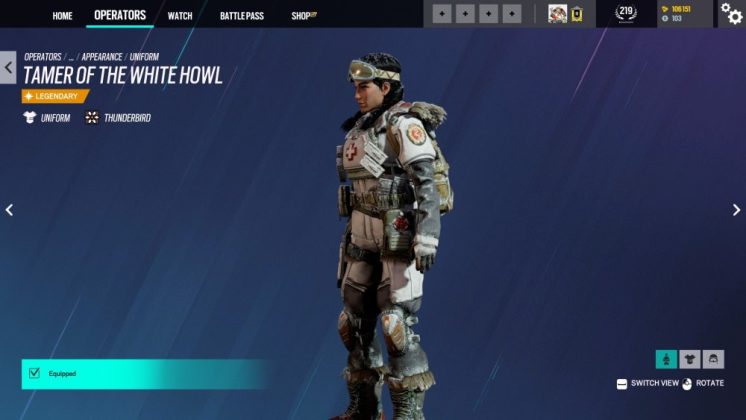Click the back arrow beside the title
Image resolution: width=746 pixels, height=420 pixels.
point(9,68)
